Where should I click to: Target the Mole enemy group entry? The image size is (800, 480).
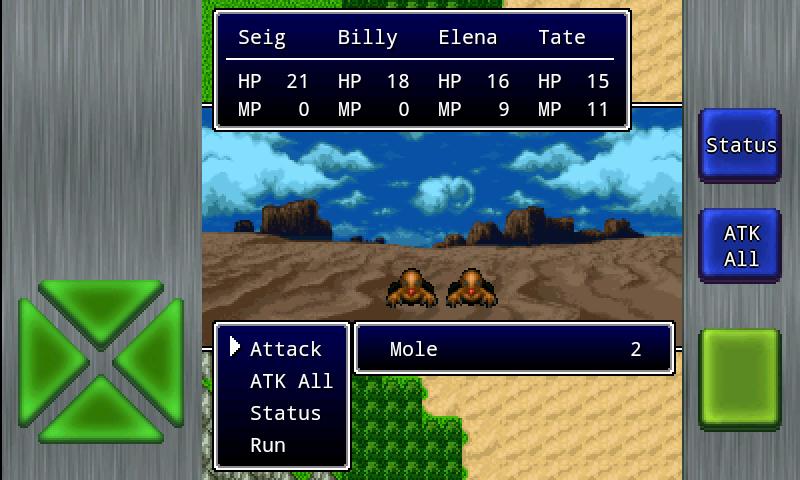(x=514, y=349)
